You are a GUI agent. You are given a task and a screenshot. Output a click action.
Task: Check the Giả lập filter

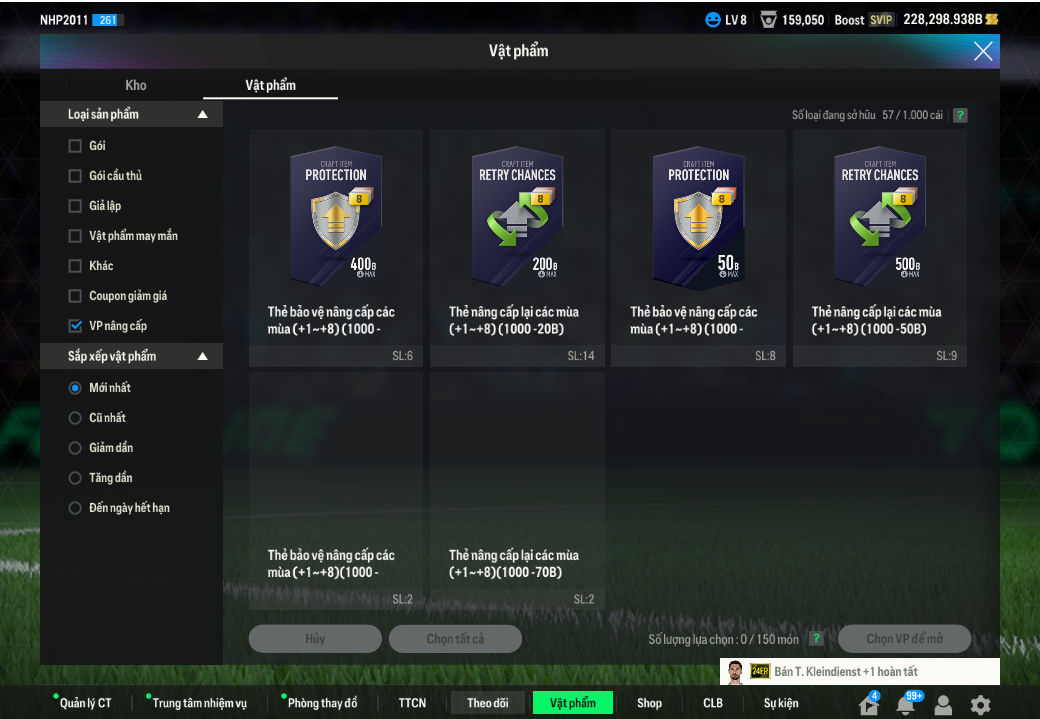coord(75,206)
